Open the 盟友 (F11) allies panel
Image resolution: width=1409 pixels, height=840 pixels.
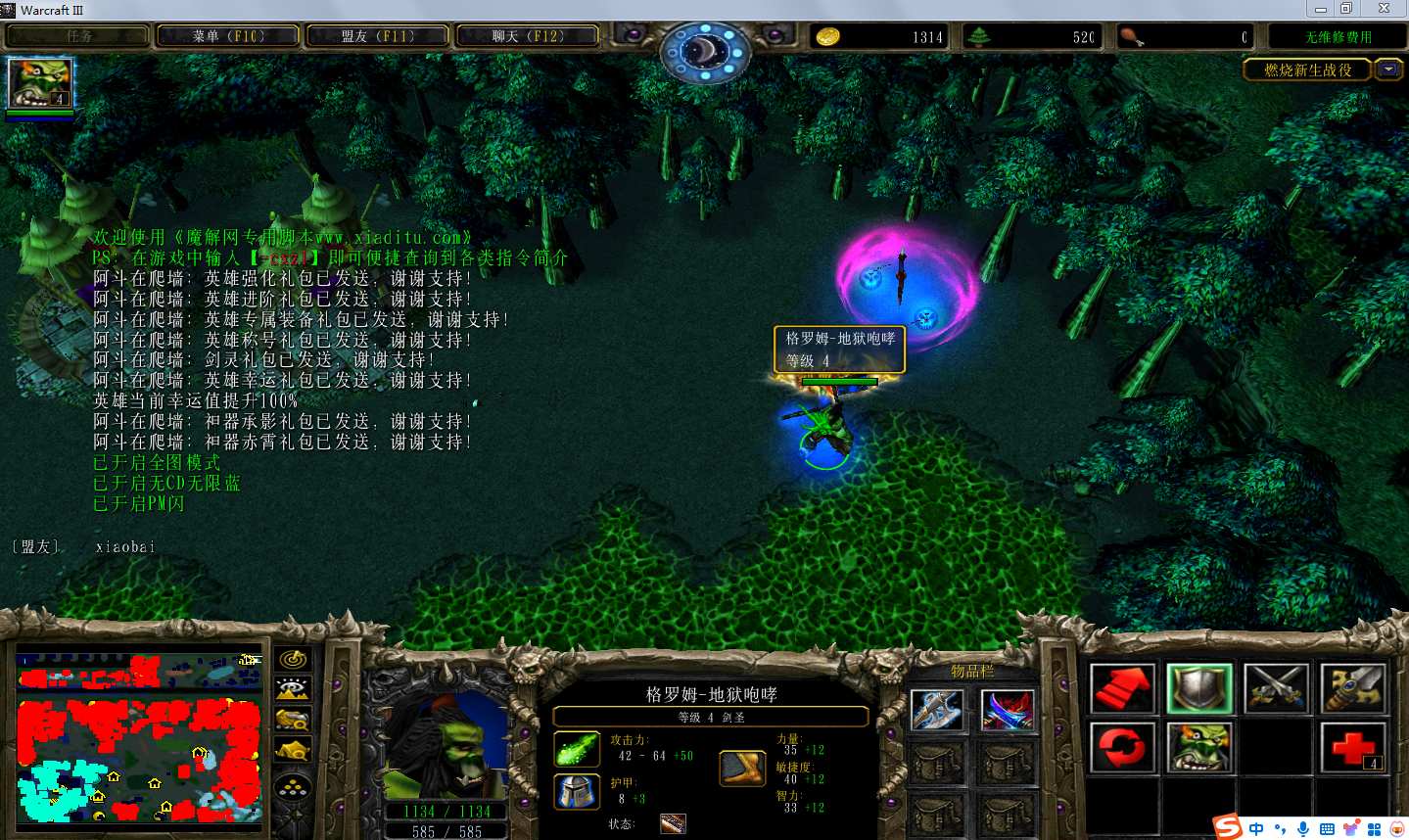[x=377, y=36]
